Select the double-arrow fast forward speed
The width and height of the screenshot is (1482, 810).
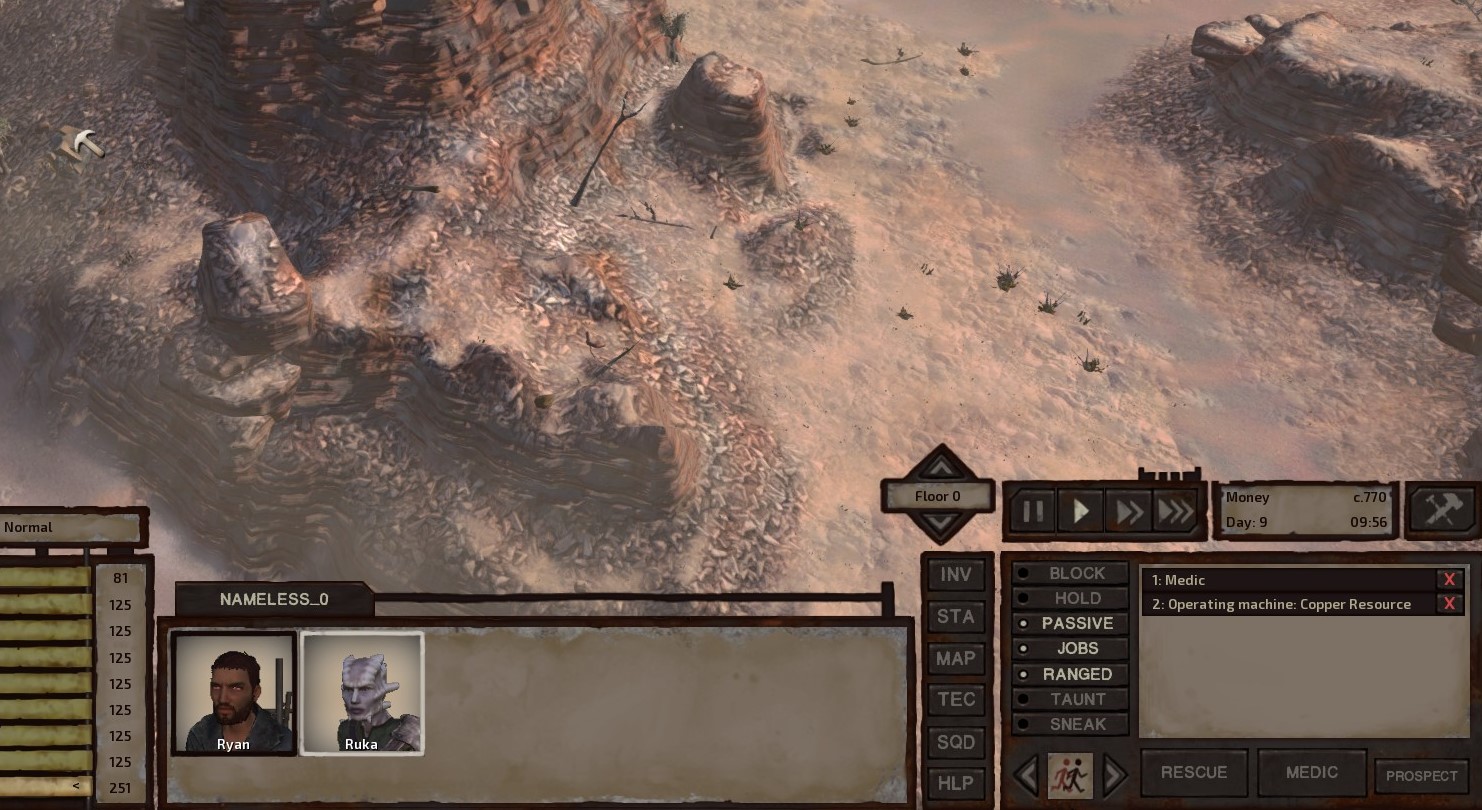tap(1128, 510)
